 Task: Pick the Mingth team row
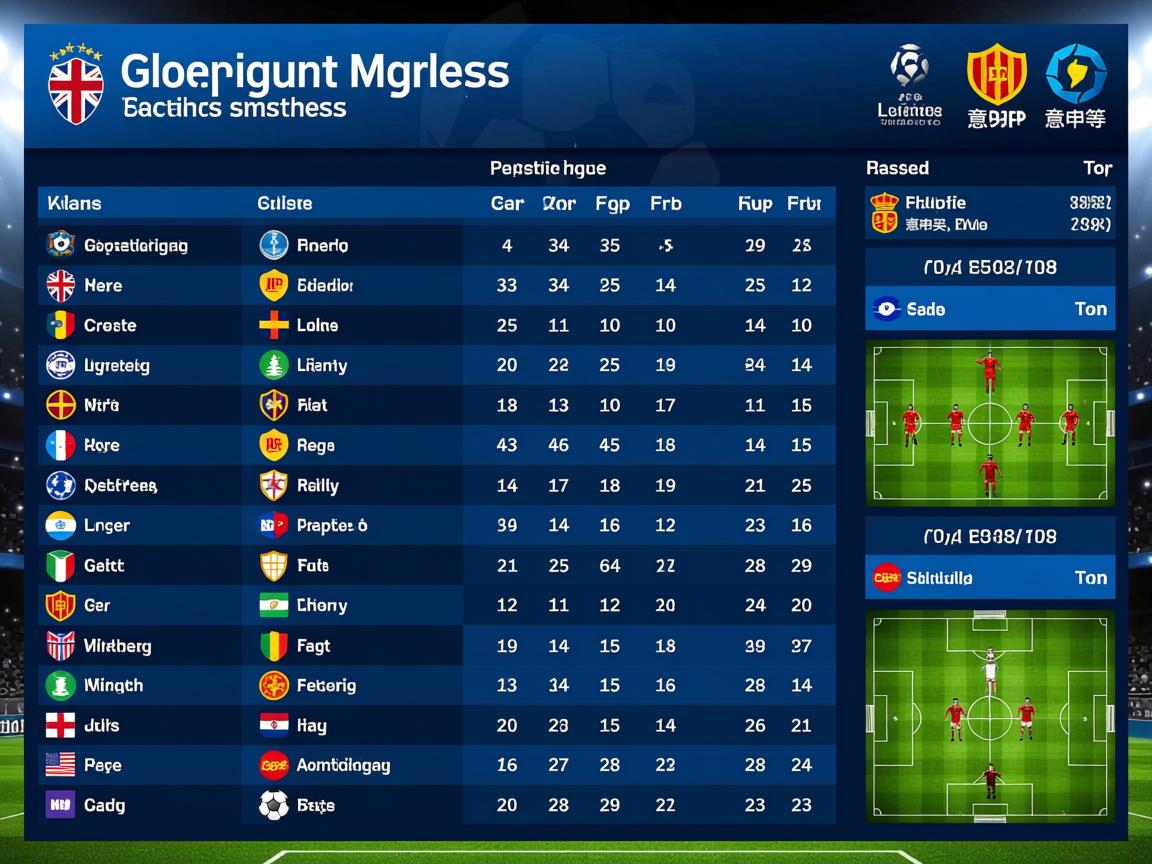tap(113, 686)
